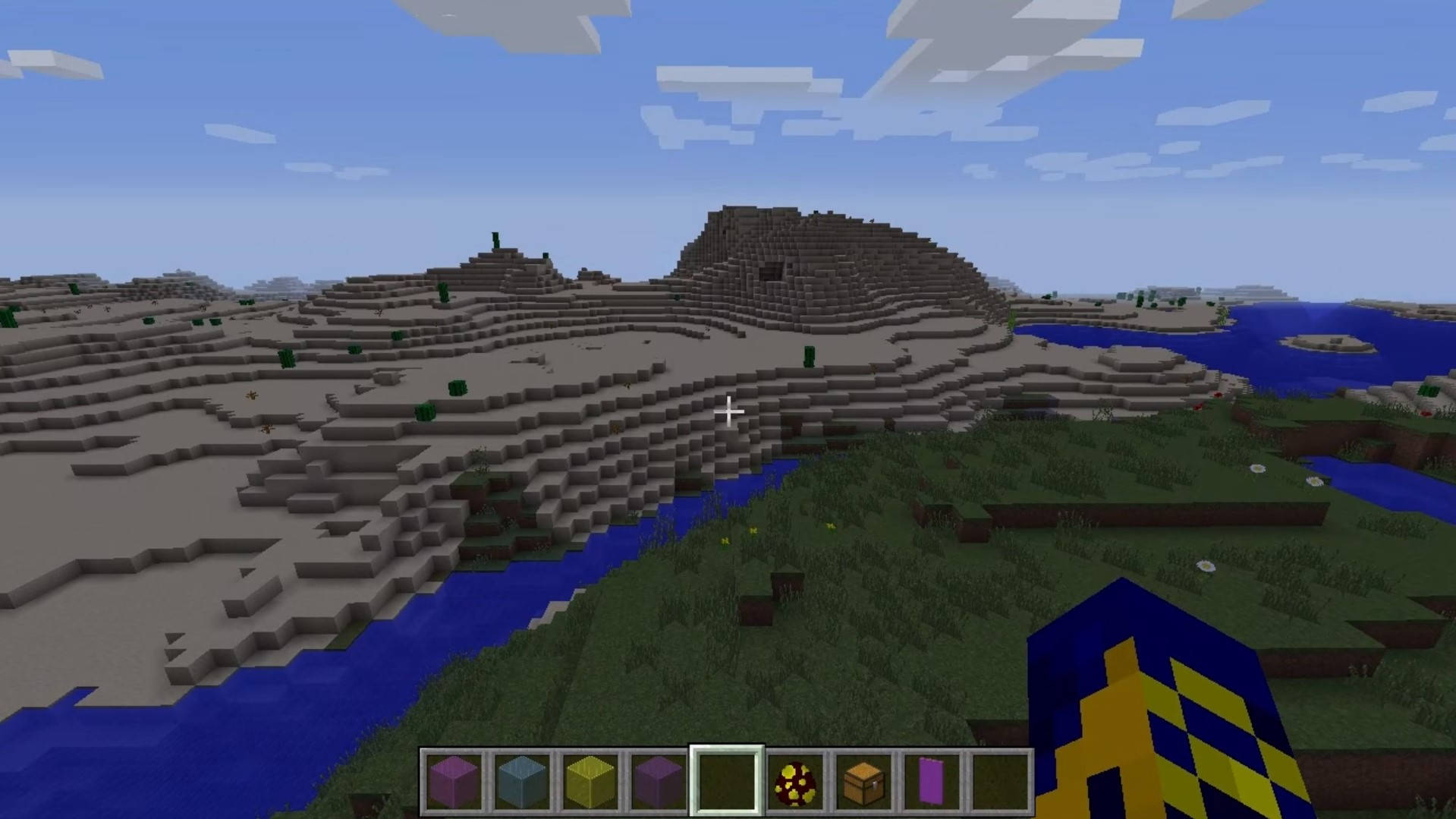The width and height of the screenshot is (1456, 819).
Task: Choose the yellow block in the hotbar
Action: [x=590, y=782]
